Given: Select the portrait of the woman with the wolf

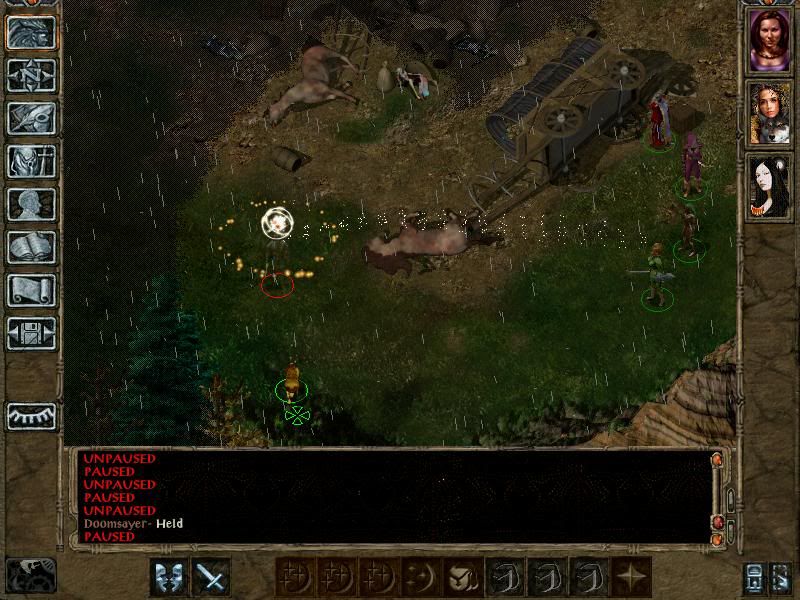Looking at the screenshot, I should (769, 114).
